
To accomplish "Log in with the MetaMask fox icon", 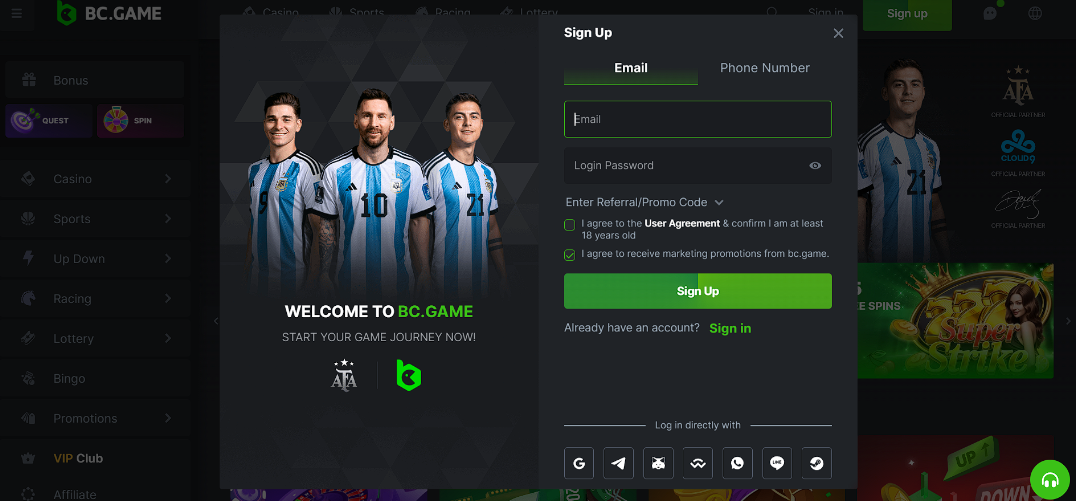I will click(x=658, y=463).
